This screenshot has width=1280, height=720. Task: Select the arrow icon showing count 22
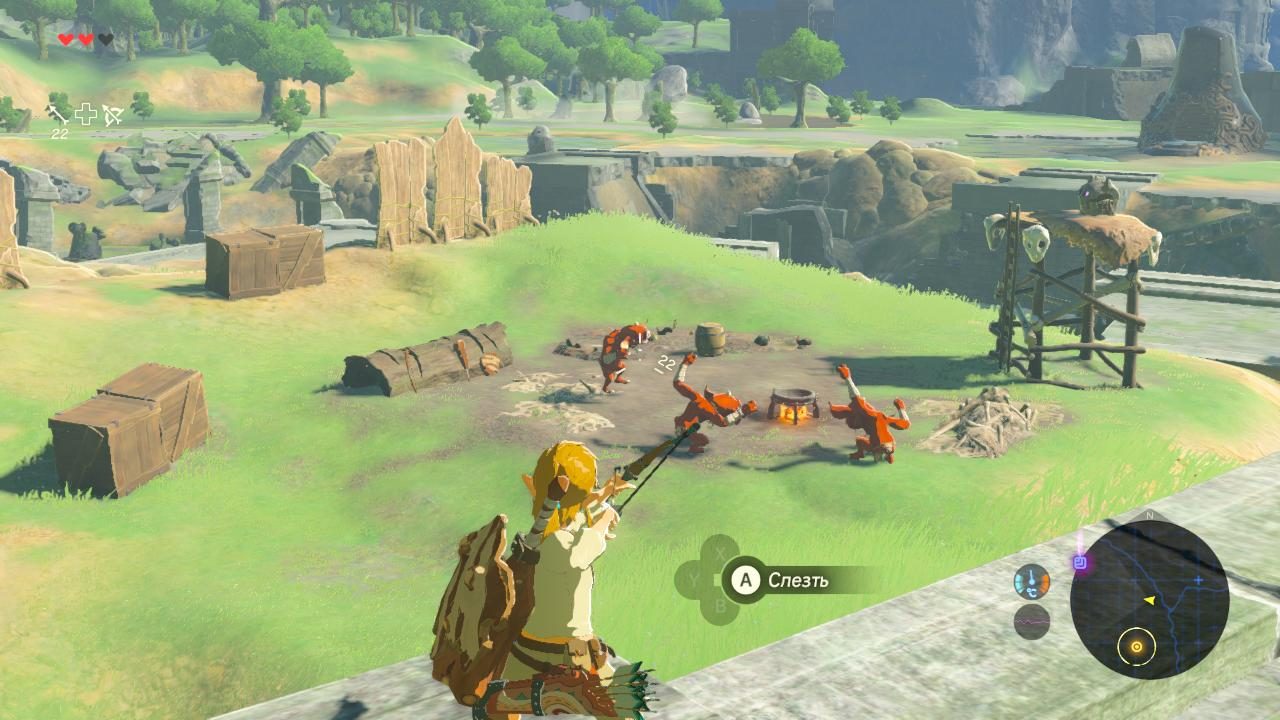coord(56,115)
